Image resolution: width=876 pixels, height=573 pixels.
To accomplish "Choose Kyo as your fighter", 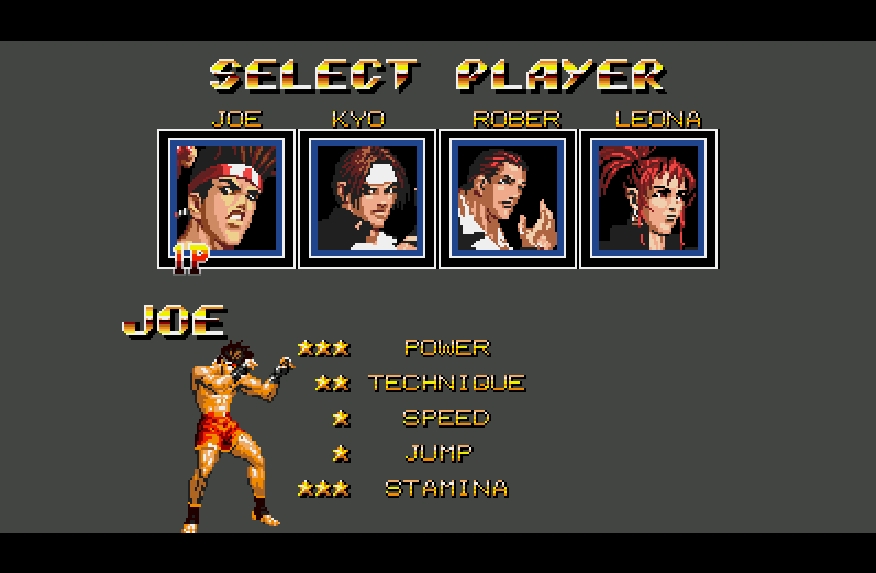I will [x=367, y=198].
